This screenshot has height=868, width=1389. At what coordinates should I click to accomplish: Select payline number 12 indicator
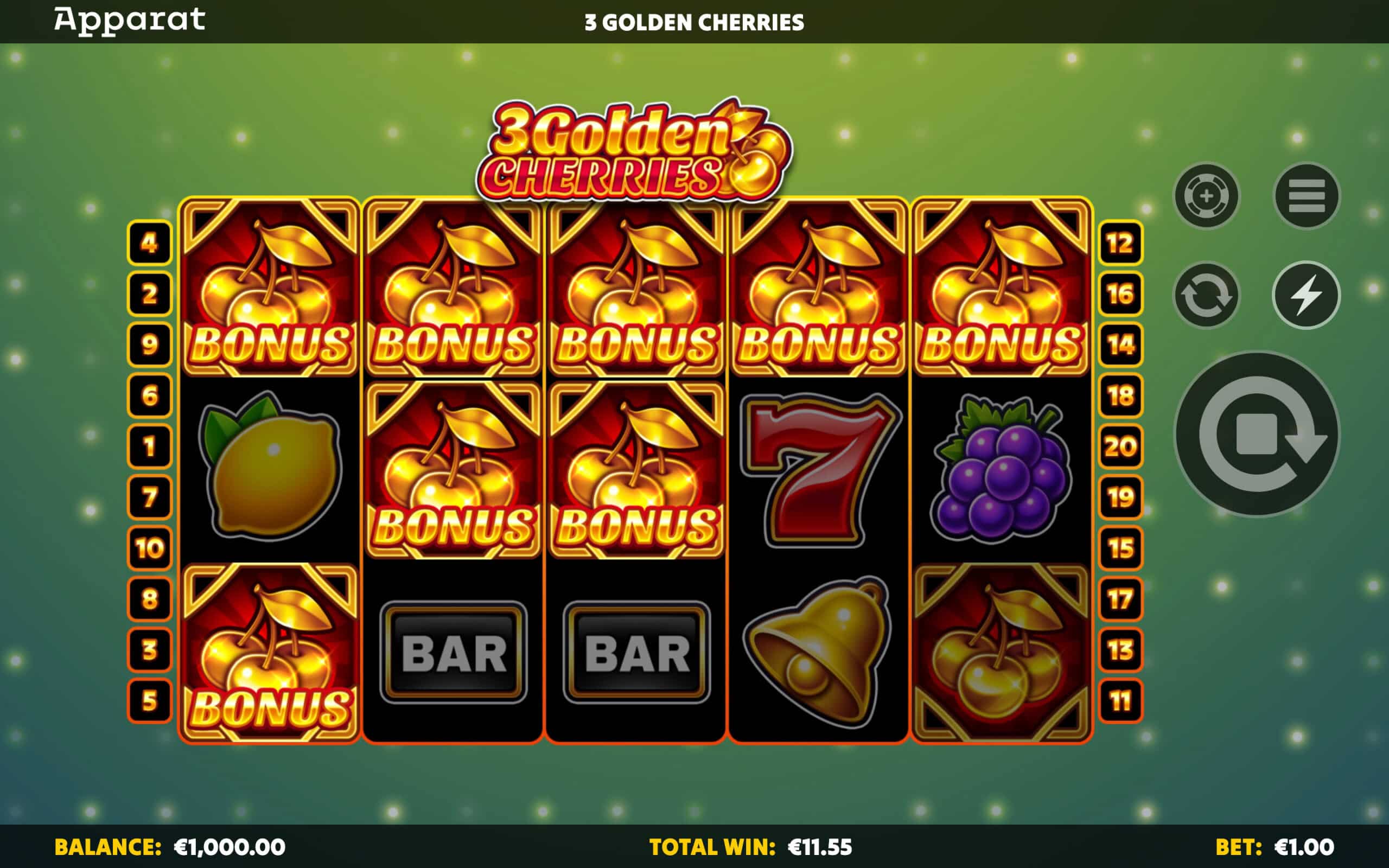pyautogui.click(x=1120, y=243)
